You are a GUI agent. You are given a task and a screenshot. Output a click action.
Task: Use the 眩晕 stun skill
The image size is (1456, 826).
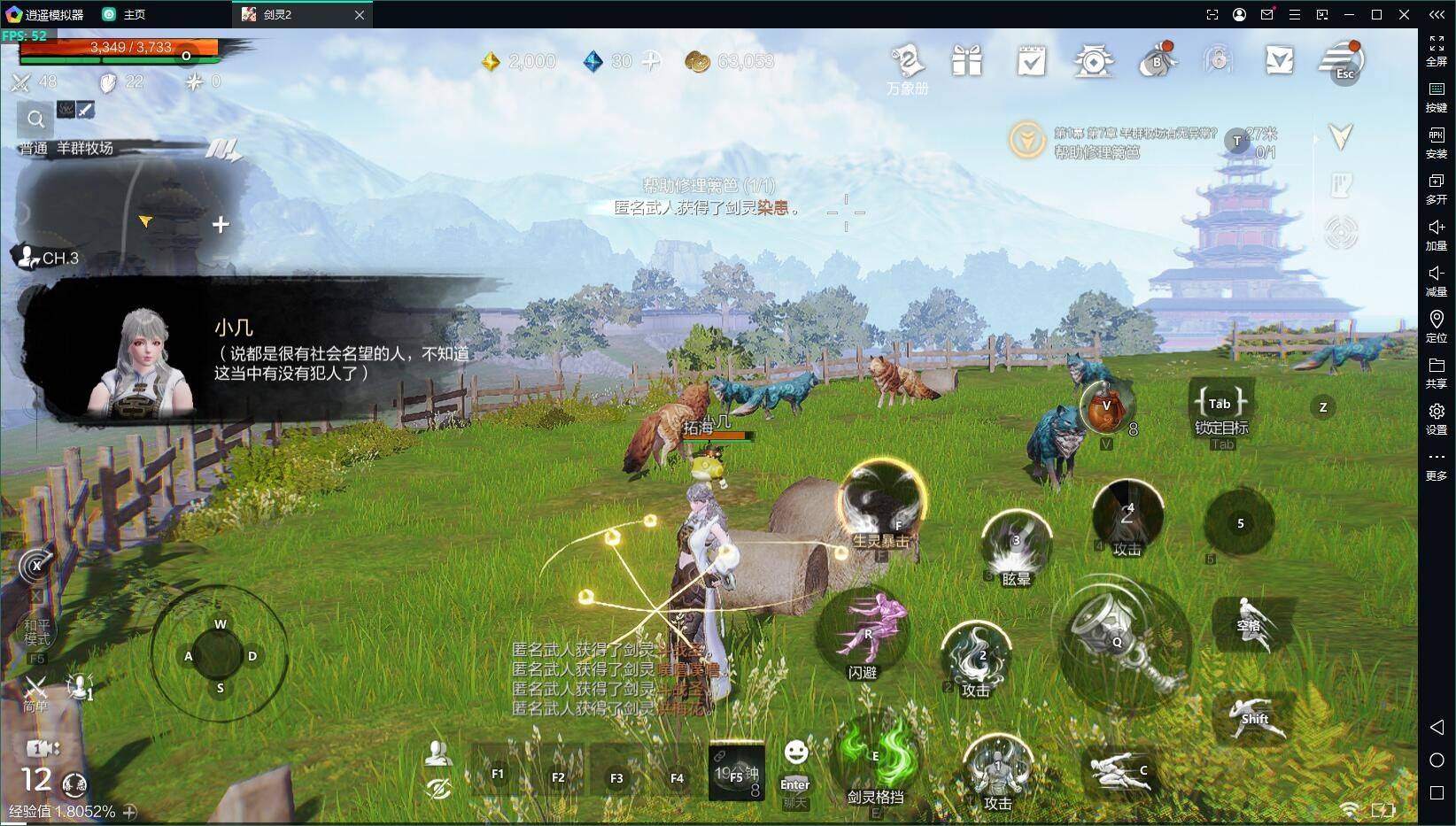[x=1016, y=548]
